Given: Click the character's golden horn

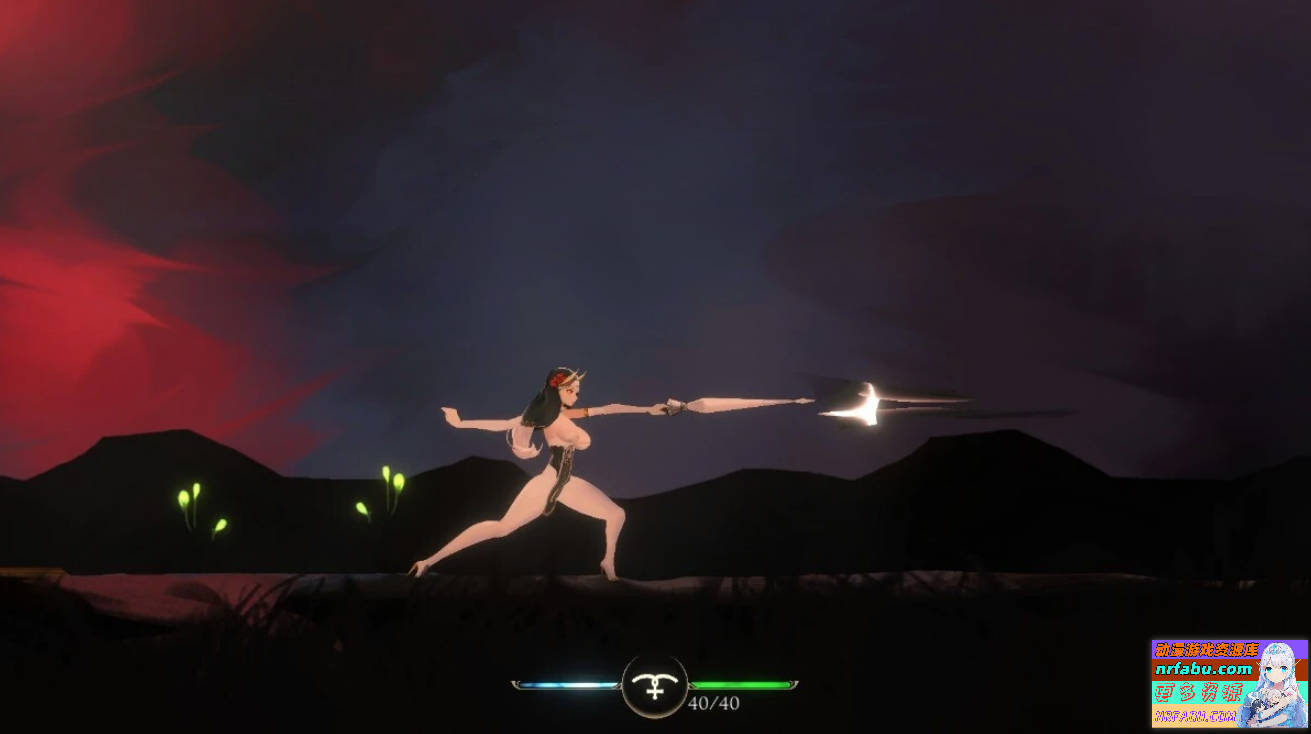Looking at the screenshot, I should [579, 375].
